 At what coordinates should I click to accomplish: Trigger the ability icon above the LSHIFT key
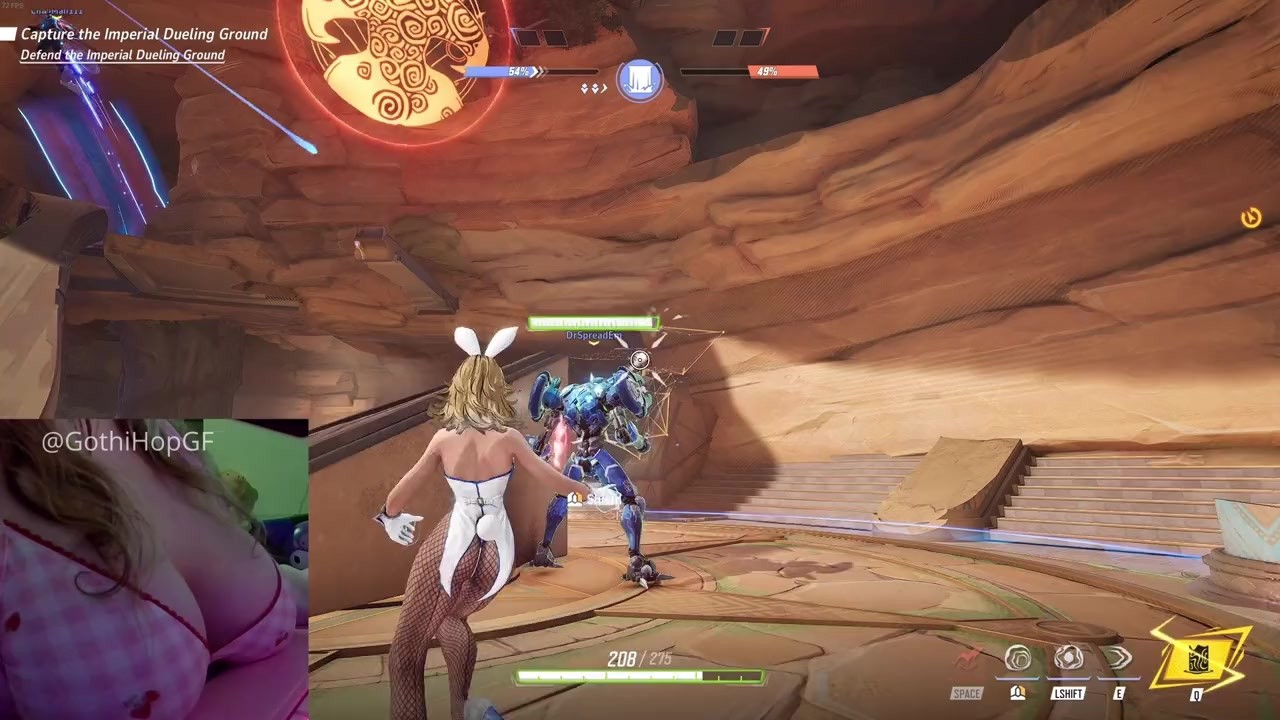1068,658
